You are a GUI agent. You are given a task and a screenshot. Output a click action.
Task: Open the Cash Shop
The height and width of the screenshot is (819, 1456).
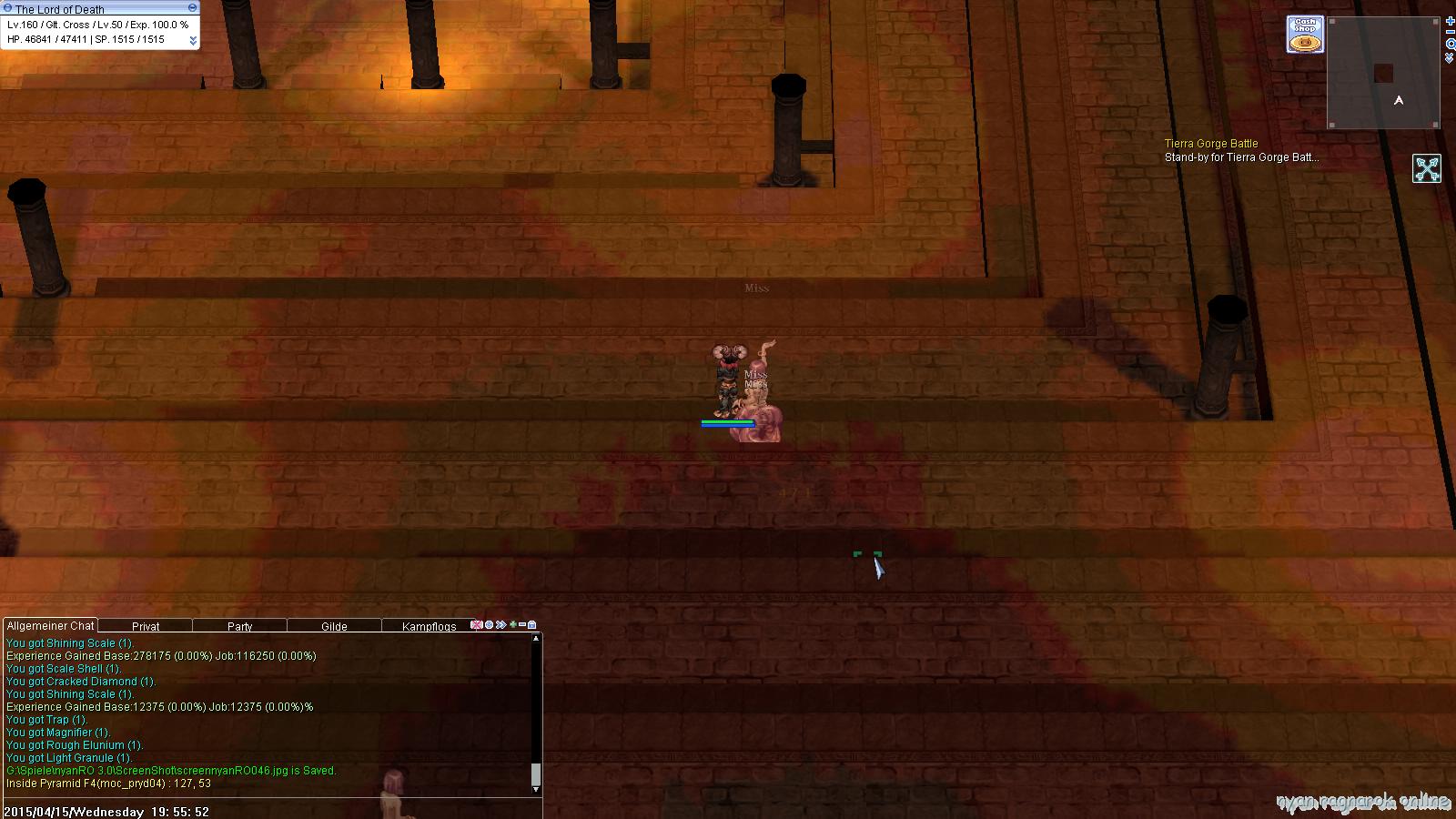[1305, 35]
